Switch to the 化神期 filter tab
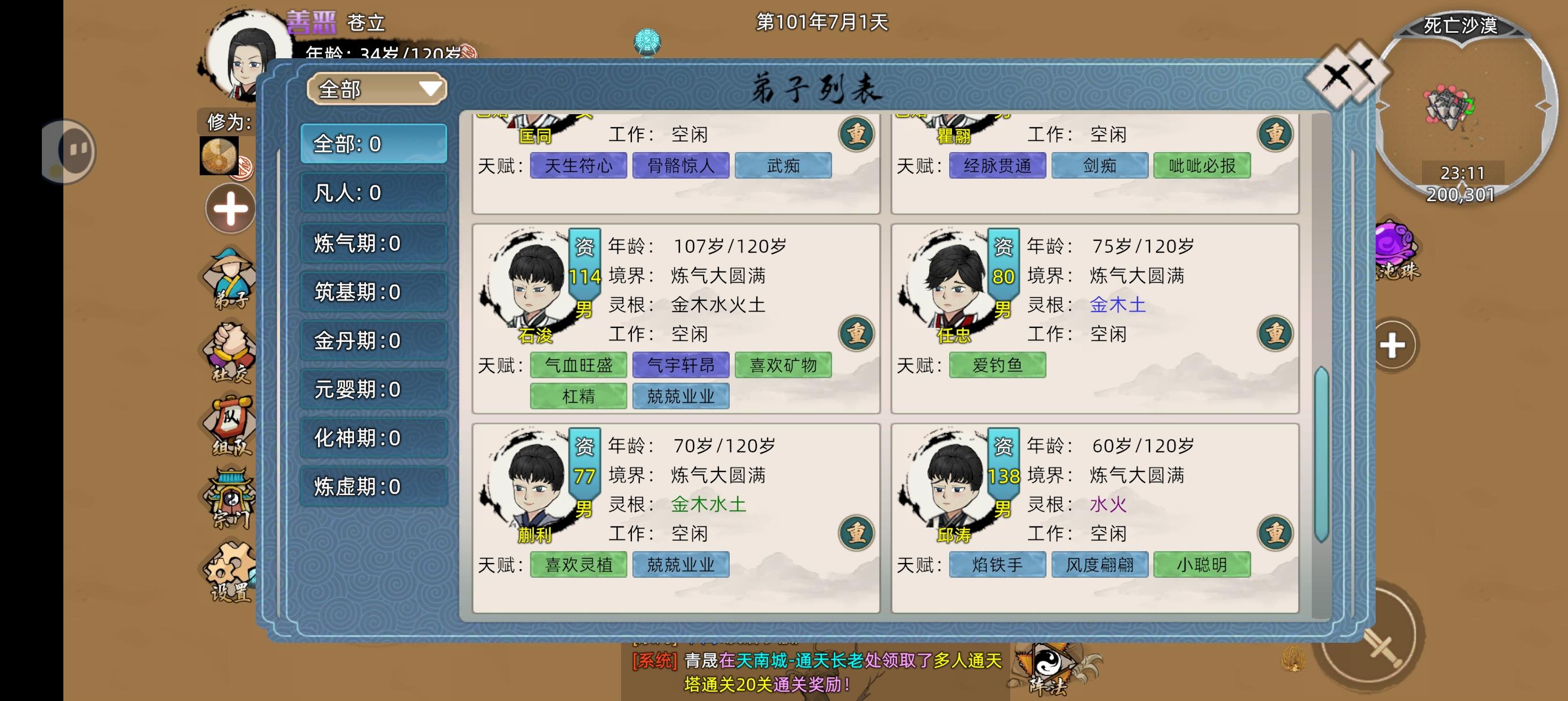1568x701 pixels. click(374, 438)
